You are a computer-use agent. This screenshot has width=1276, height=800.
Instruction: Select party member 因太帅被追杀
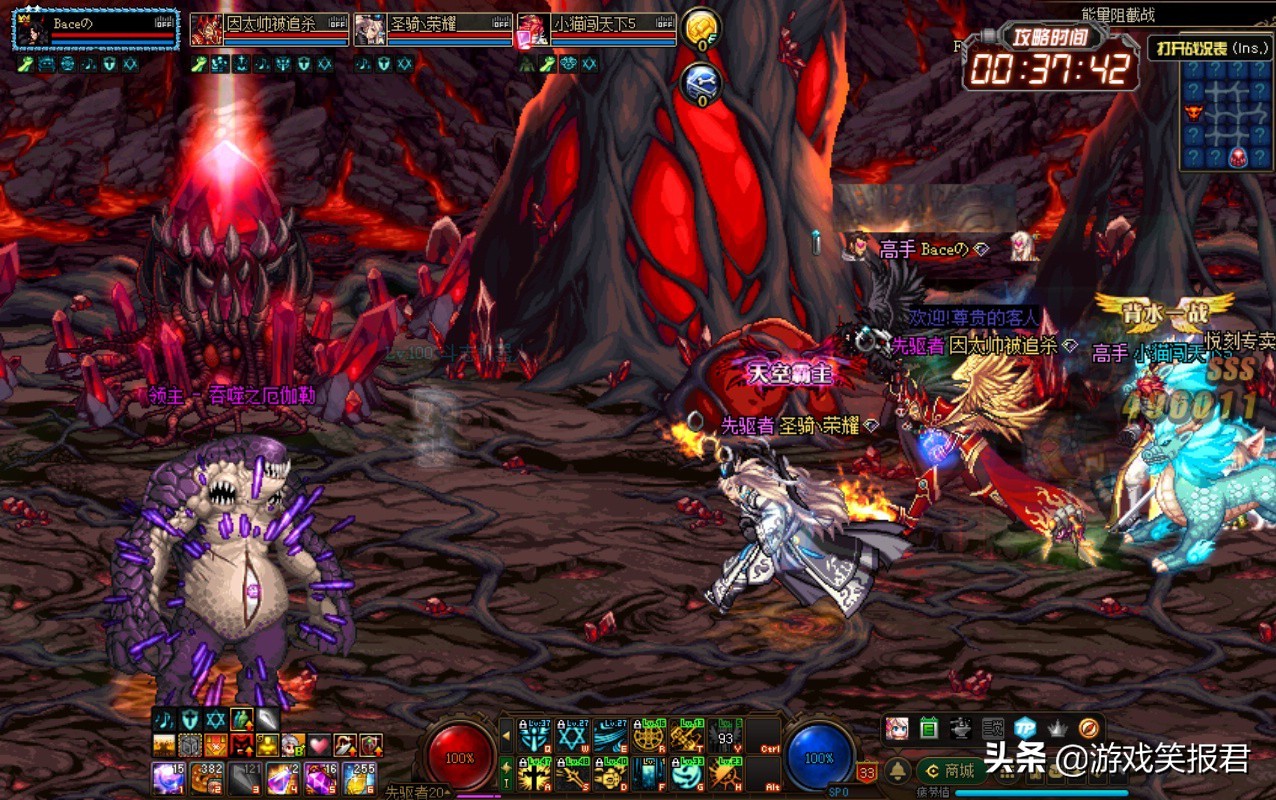click(269, 30)
